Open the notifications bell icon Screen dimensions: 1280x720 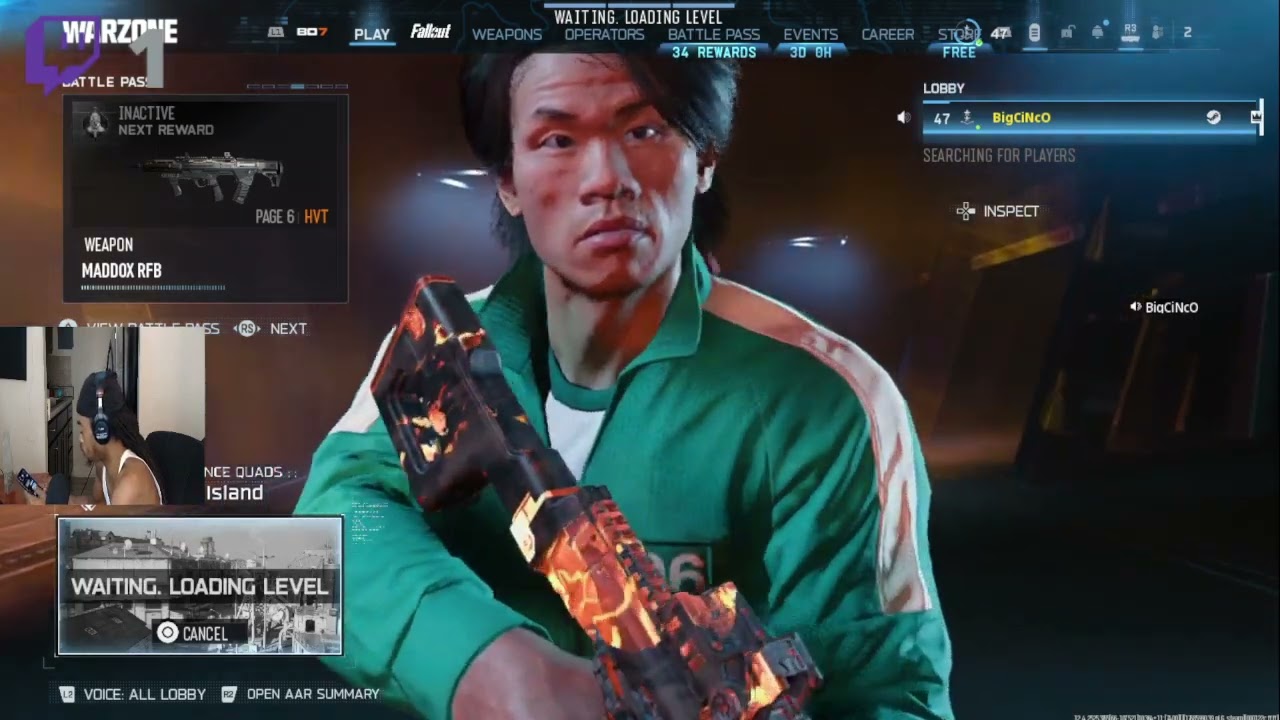point(1097,32)
